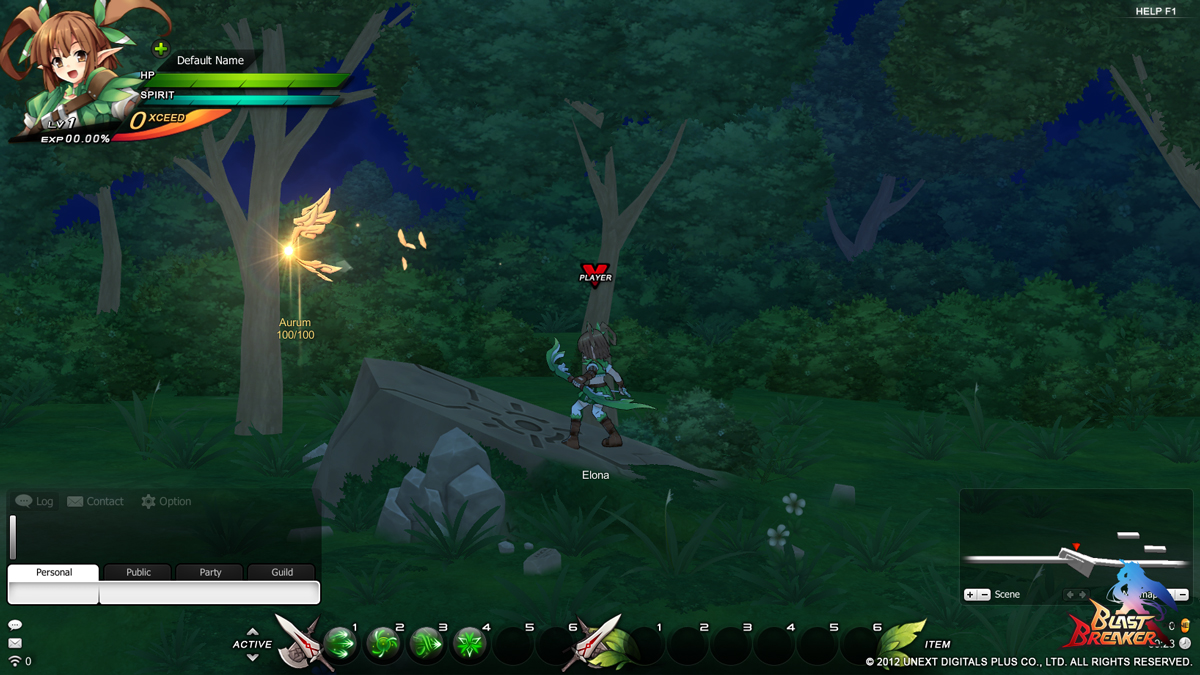Image resolution: width=1200 pixels, height=675 pixels.
Task: Open the HELP F1 button
Action: click(x=1155, y=11)
